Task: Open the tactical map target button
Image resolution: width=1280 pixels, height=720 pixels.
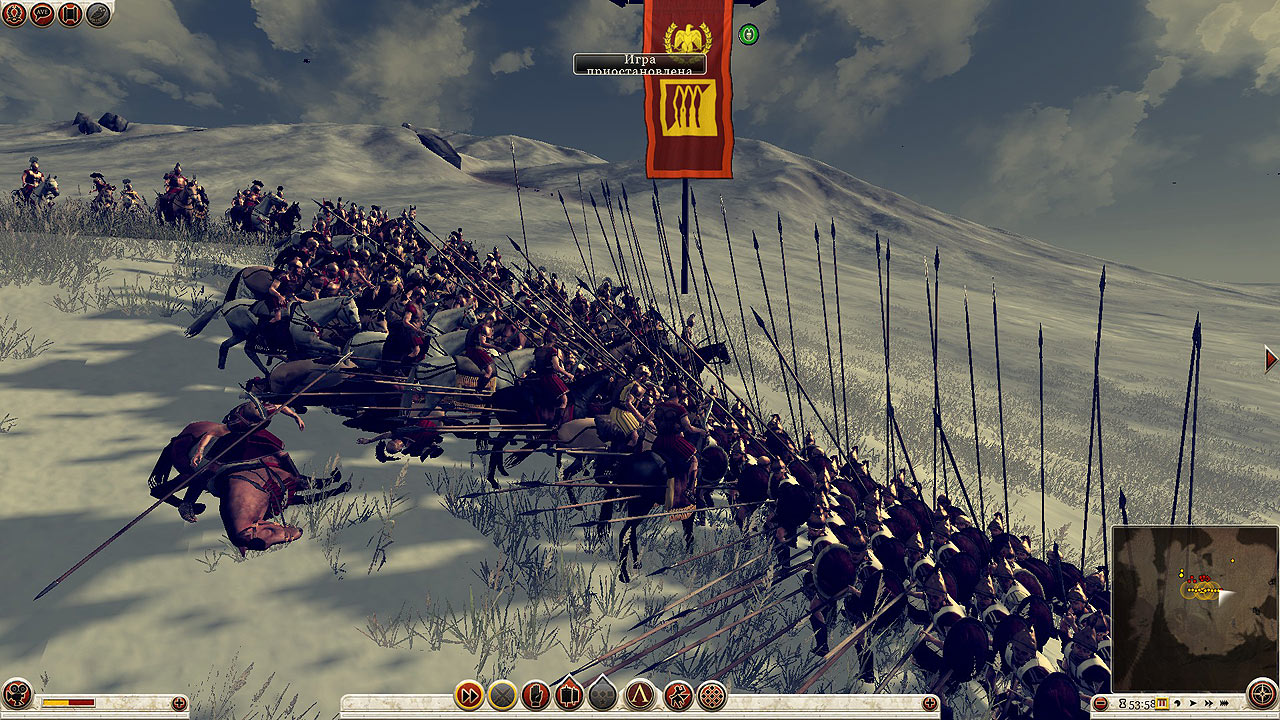Action: click(x=1262, y=694)
